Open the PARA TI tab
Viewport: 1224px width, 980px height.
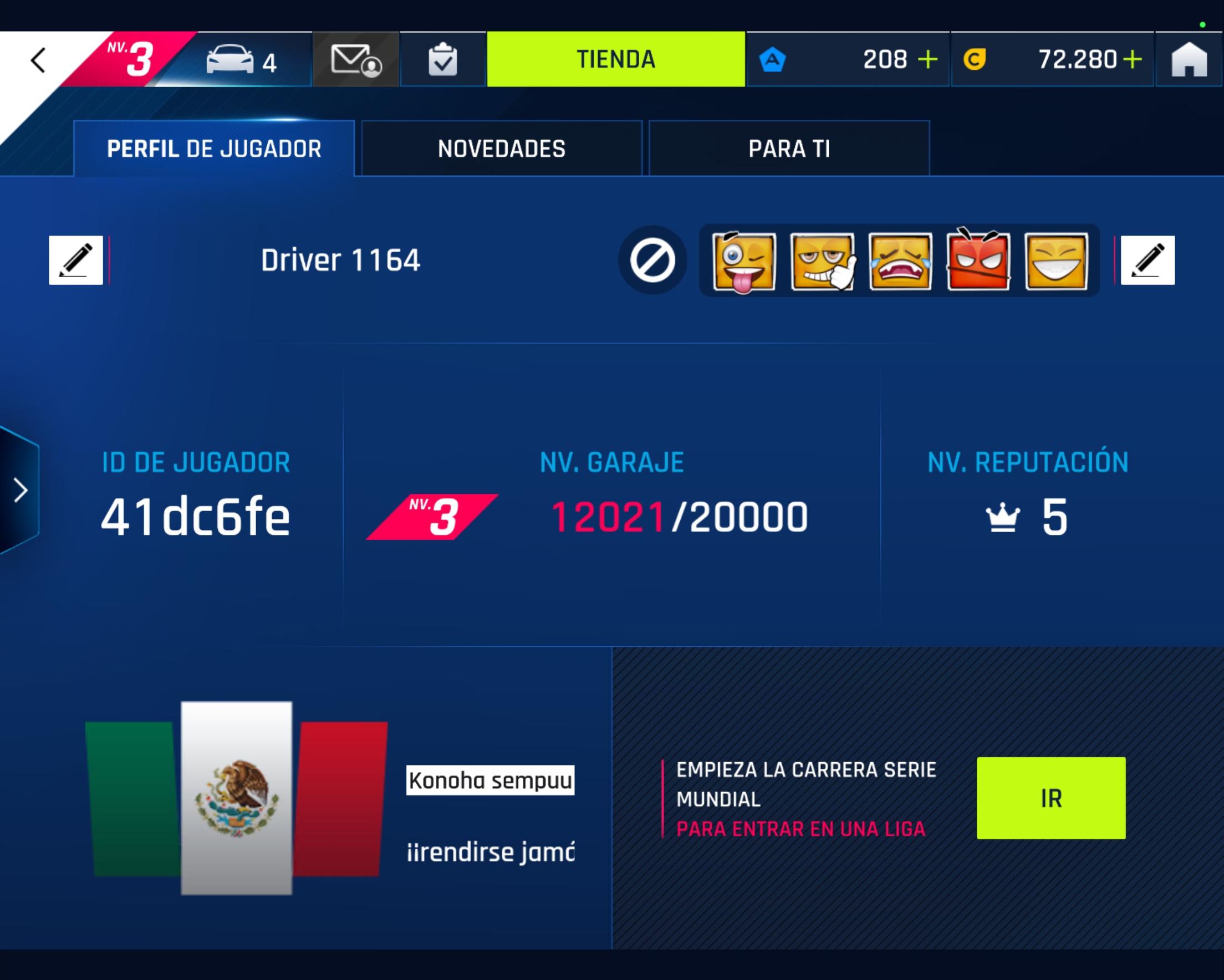(789, 148)
